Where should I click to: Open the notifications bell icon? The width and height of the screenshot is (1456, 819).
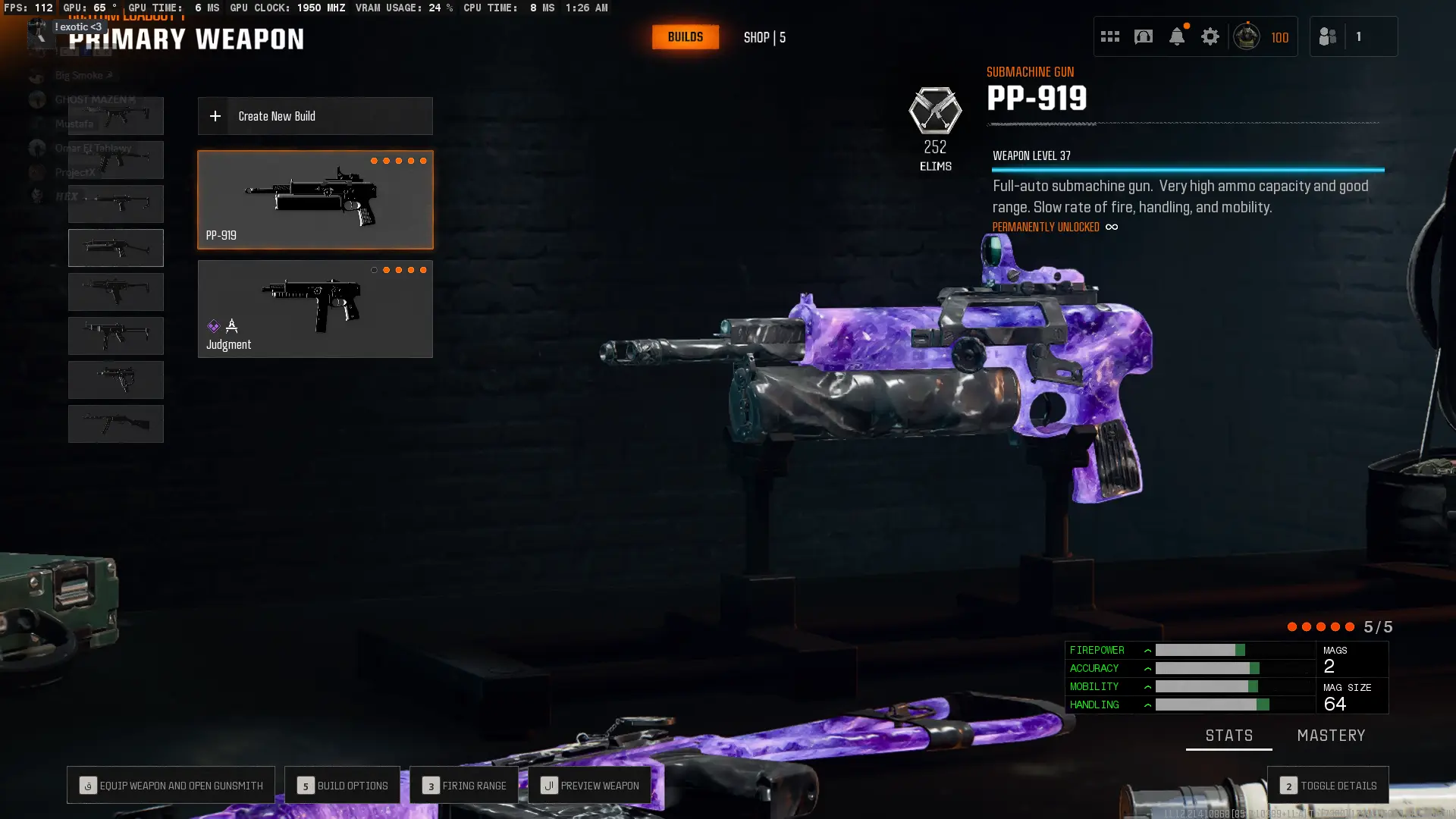click(1177, 36)
